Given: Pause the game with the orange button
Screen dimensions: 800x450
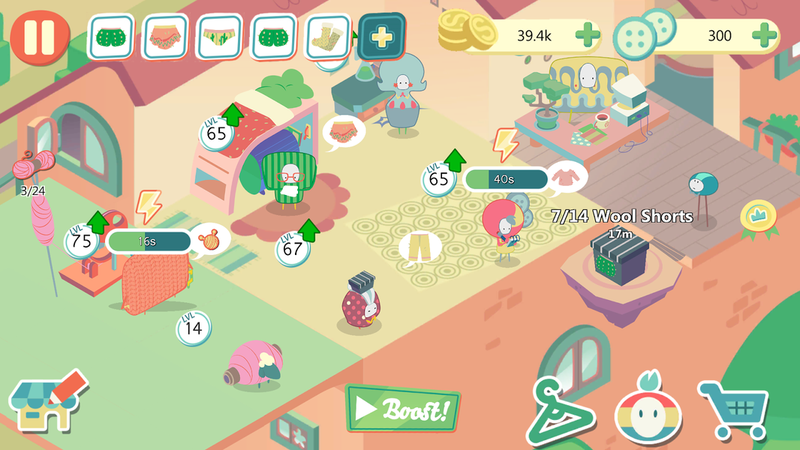Looking at the screenshot, I should coord(42,35).
